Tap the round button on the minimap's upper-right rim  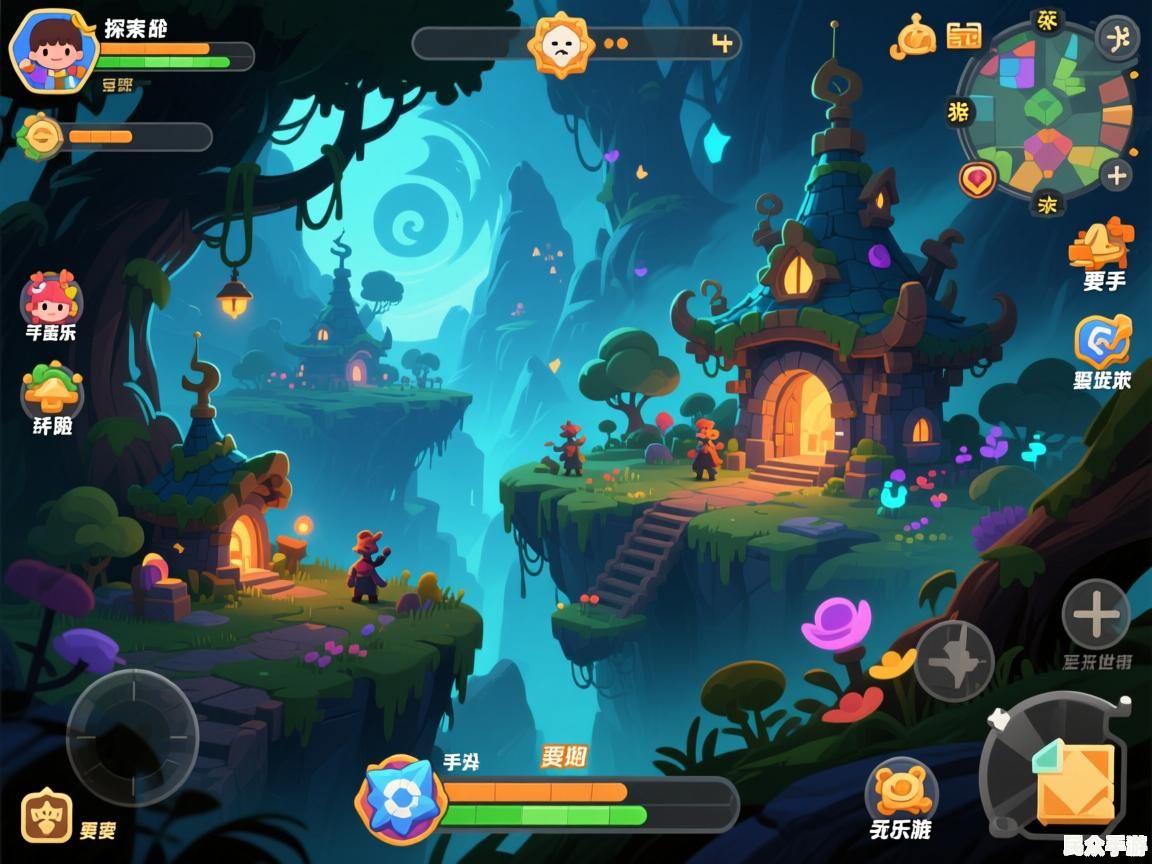(x=1117, y=38)
